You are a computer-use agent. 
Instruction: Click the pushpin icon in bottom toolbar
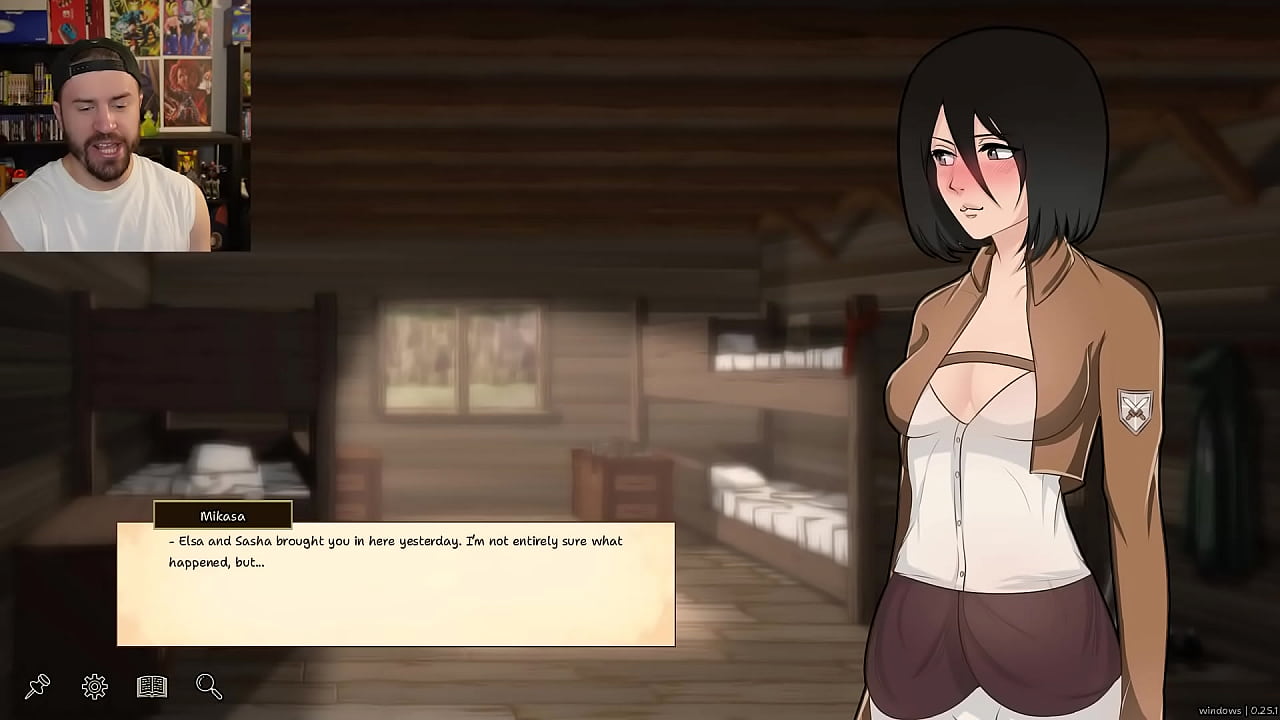(x=38, y=687)
